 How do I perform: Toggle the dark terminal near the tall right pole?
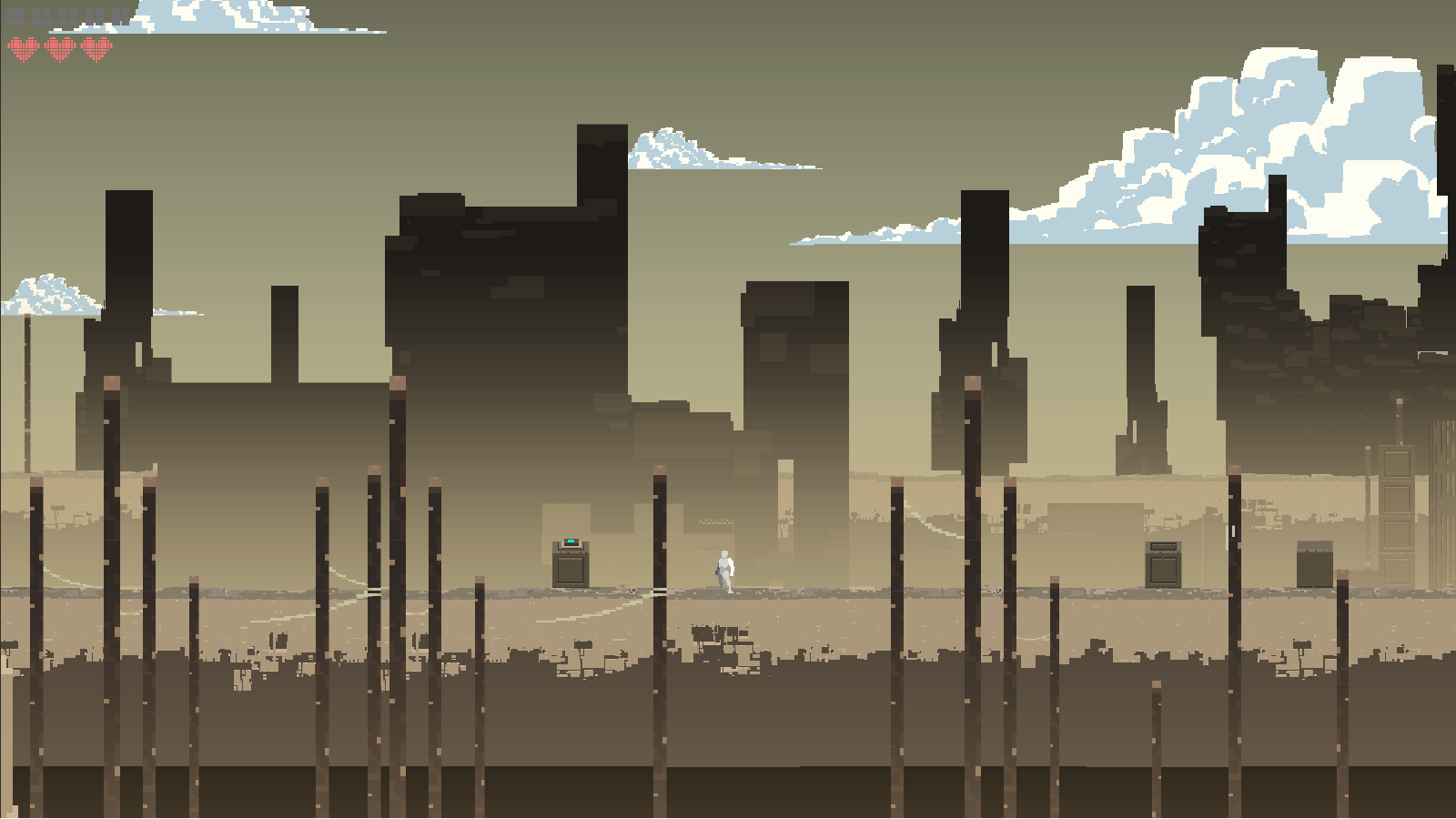point(1163,563)
